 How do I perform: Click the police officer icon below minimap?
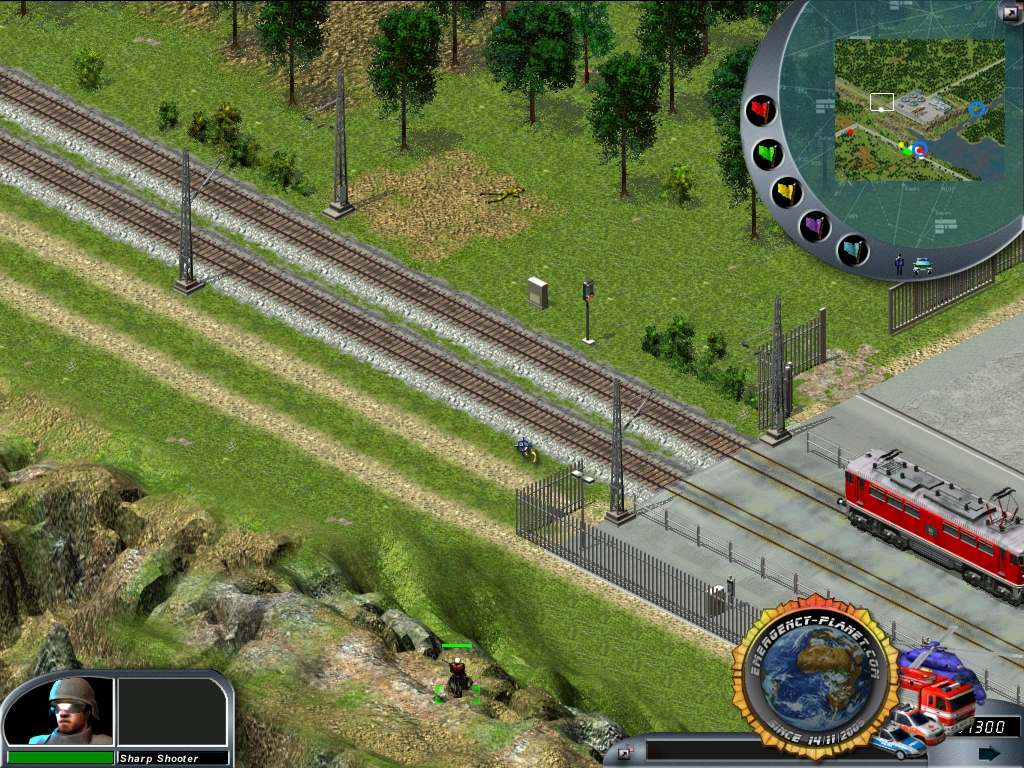tap(899, 264)
